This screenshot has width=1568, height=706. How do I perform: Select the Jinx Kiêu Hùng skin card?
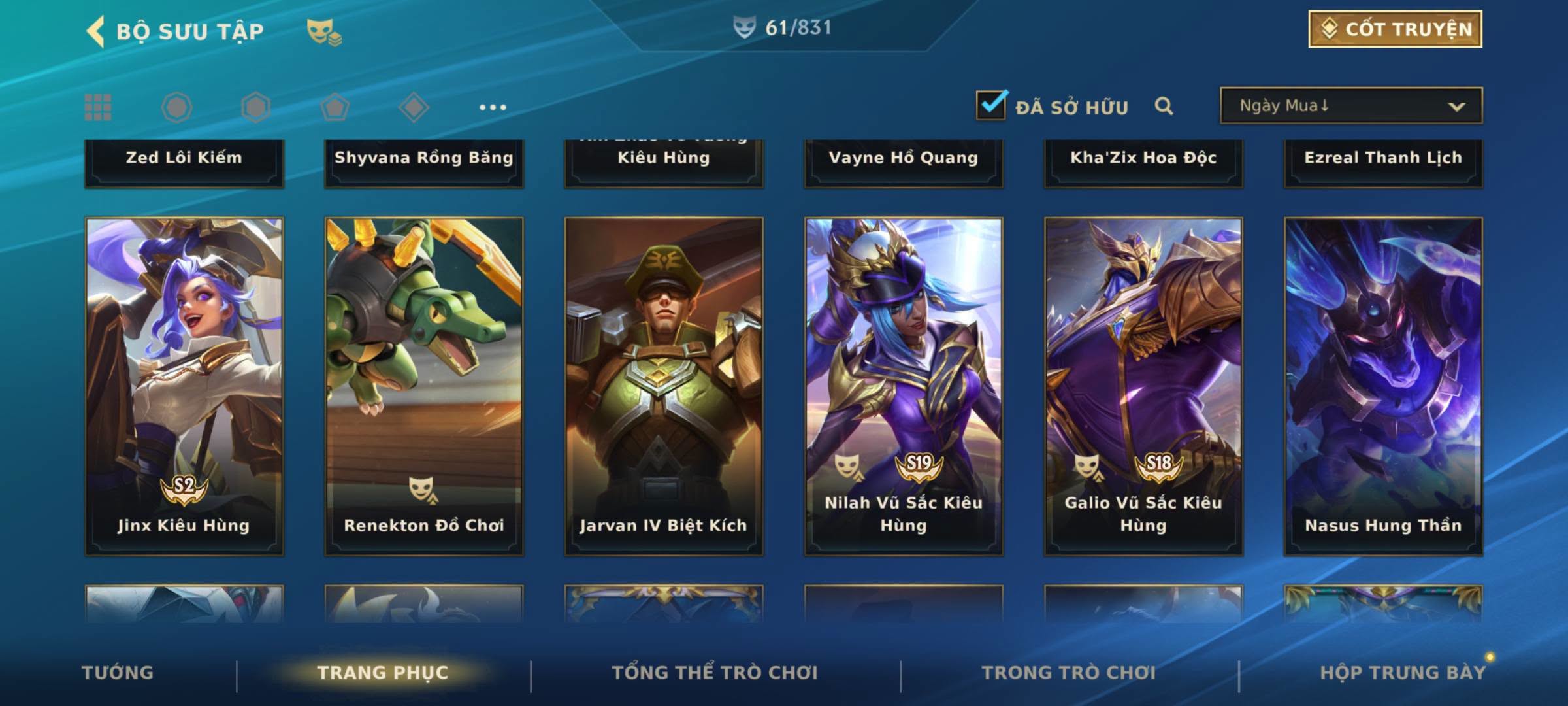[184, 386]
